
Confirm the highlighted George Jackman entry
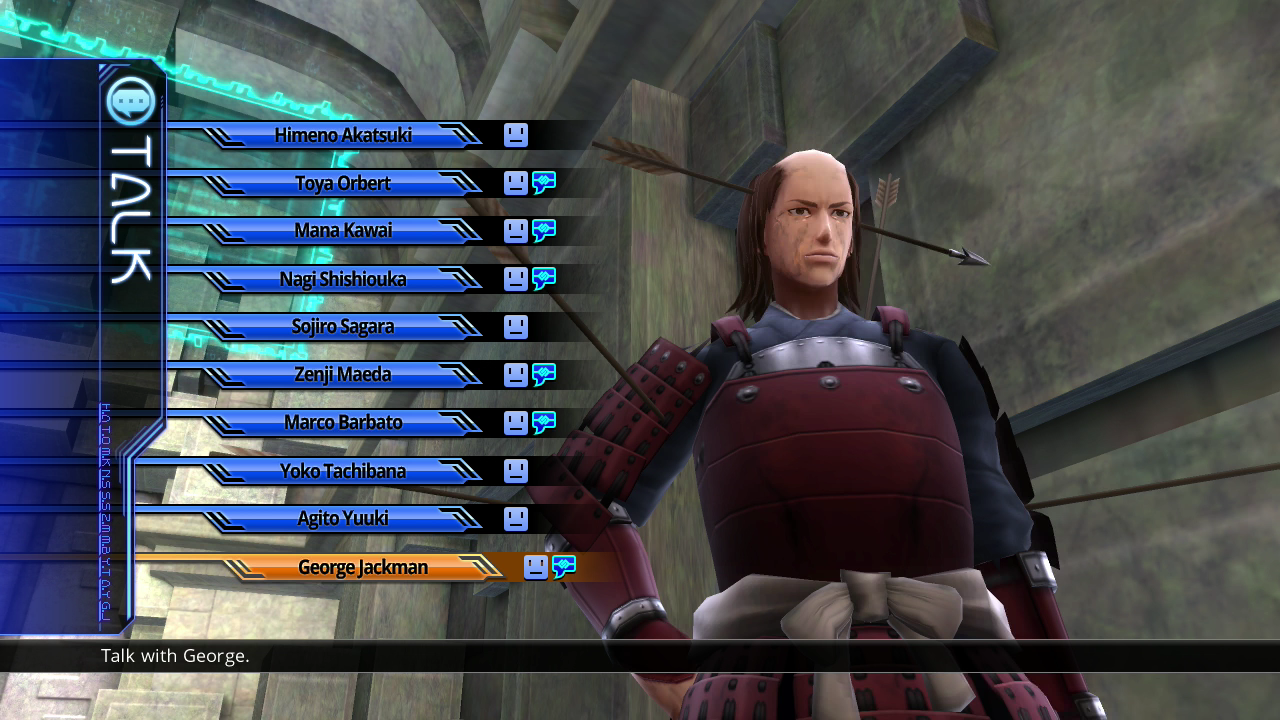pos(363,567)
